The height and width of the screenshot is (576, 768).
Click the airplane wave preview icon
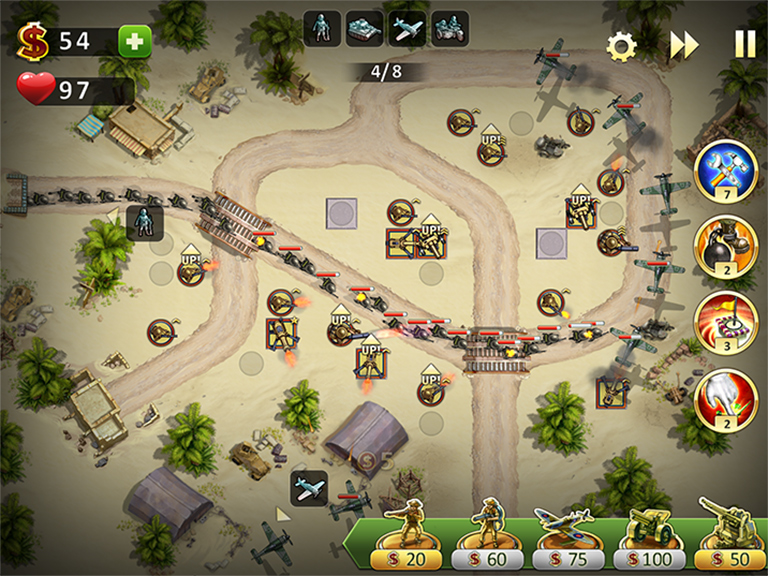(407, 27)
